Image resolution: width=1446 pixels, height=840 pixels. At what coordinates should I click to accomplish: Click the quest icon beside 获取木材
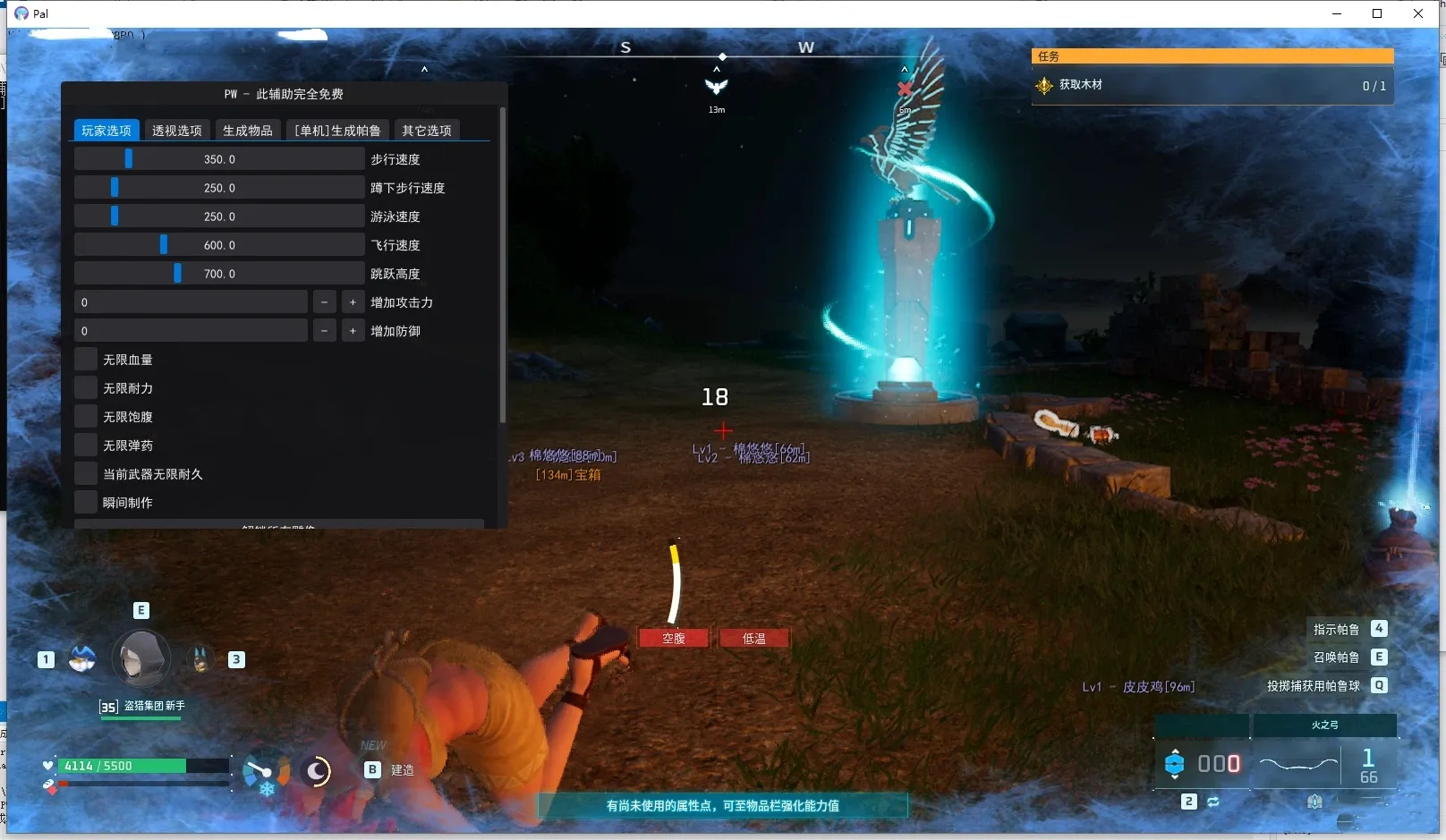pyautogui.click(x=1043, y=86)
